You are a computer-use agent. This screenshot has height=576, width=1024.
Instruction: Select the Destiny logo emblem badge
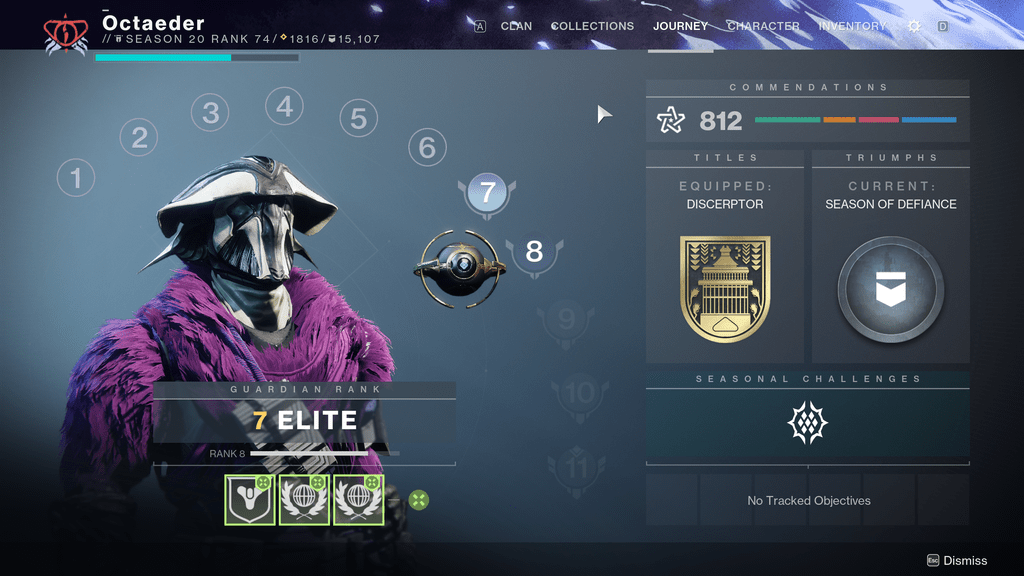(249, 499)
